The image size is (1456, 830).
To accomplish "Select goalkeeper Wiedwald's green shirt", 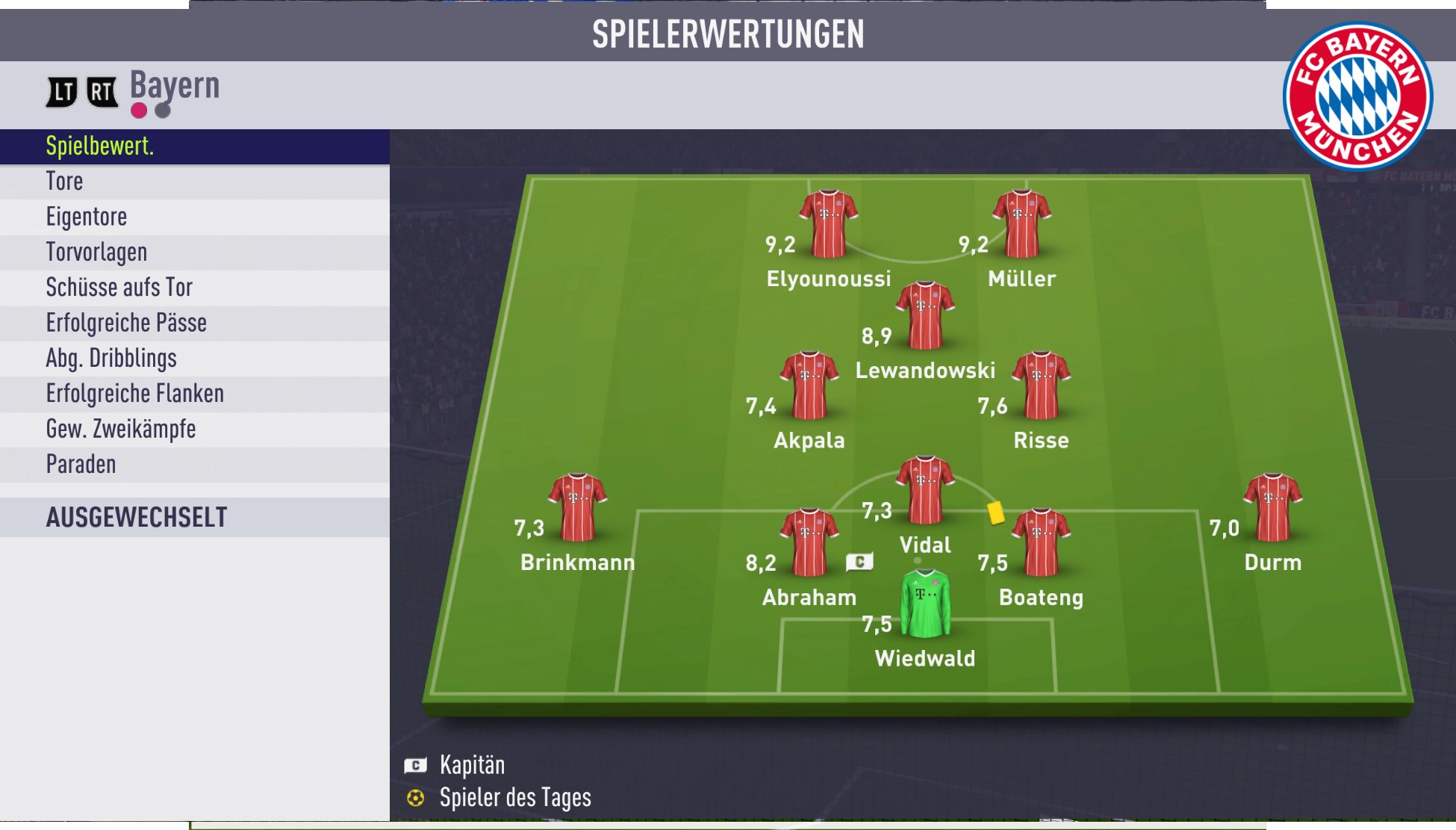I will click(x=925, y=603).
